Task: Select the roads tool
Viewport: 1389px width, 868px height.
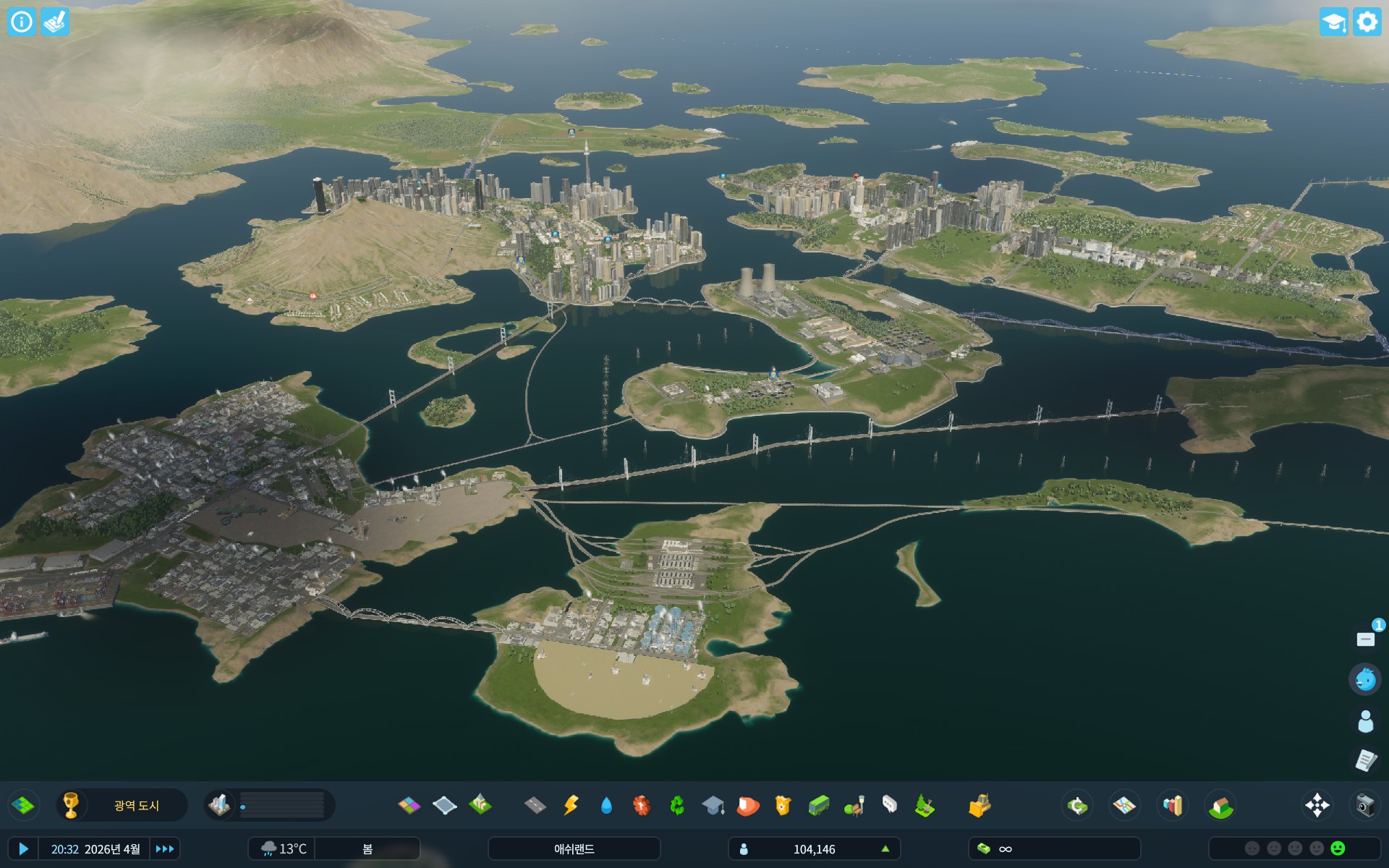Action: click(x=535, y=805)
